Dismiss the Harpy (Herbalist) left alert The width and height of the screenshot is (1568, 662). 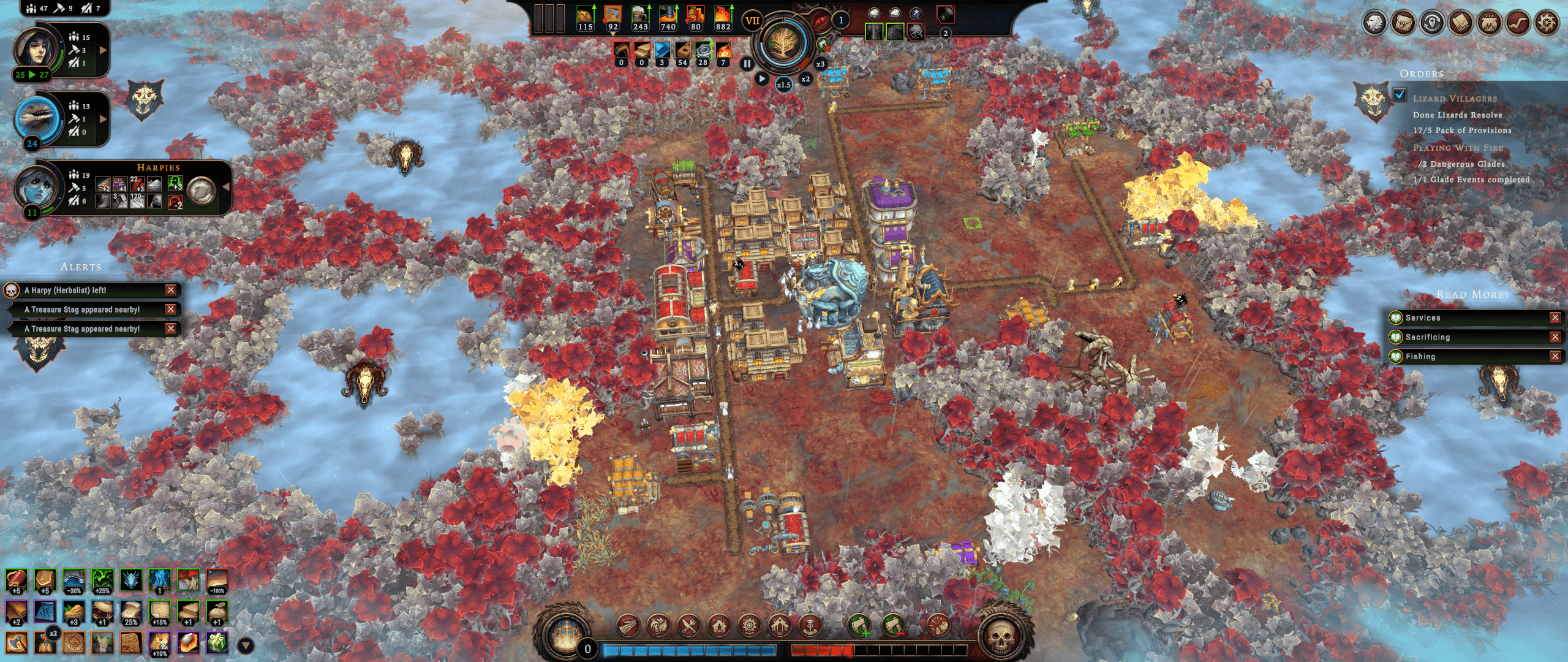point(171,290)
